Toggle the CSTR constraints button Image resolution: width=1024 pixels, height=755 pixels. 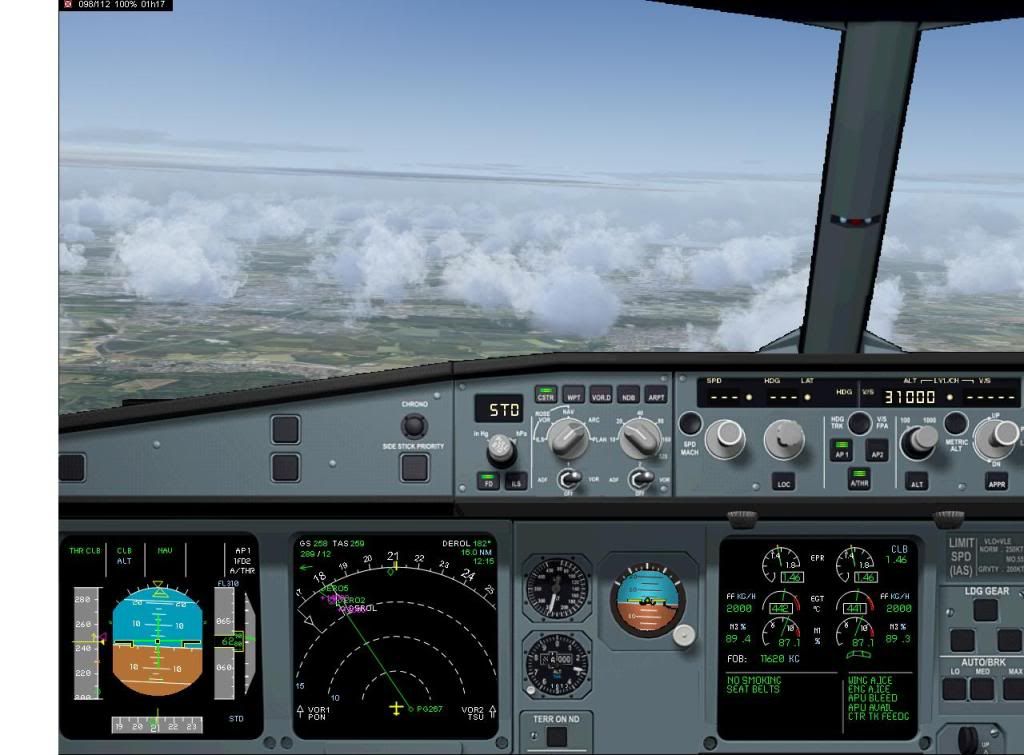[x=545, y=395]
